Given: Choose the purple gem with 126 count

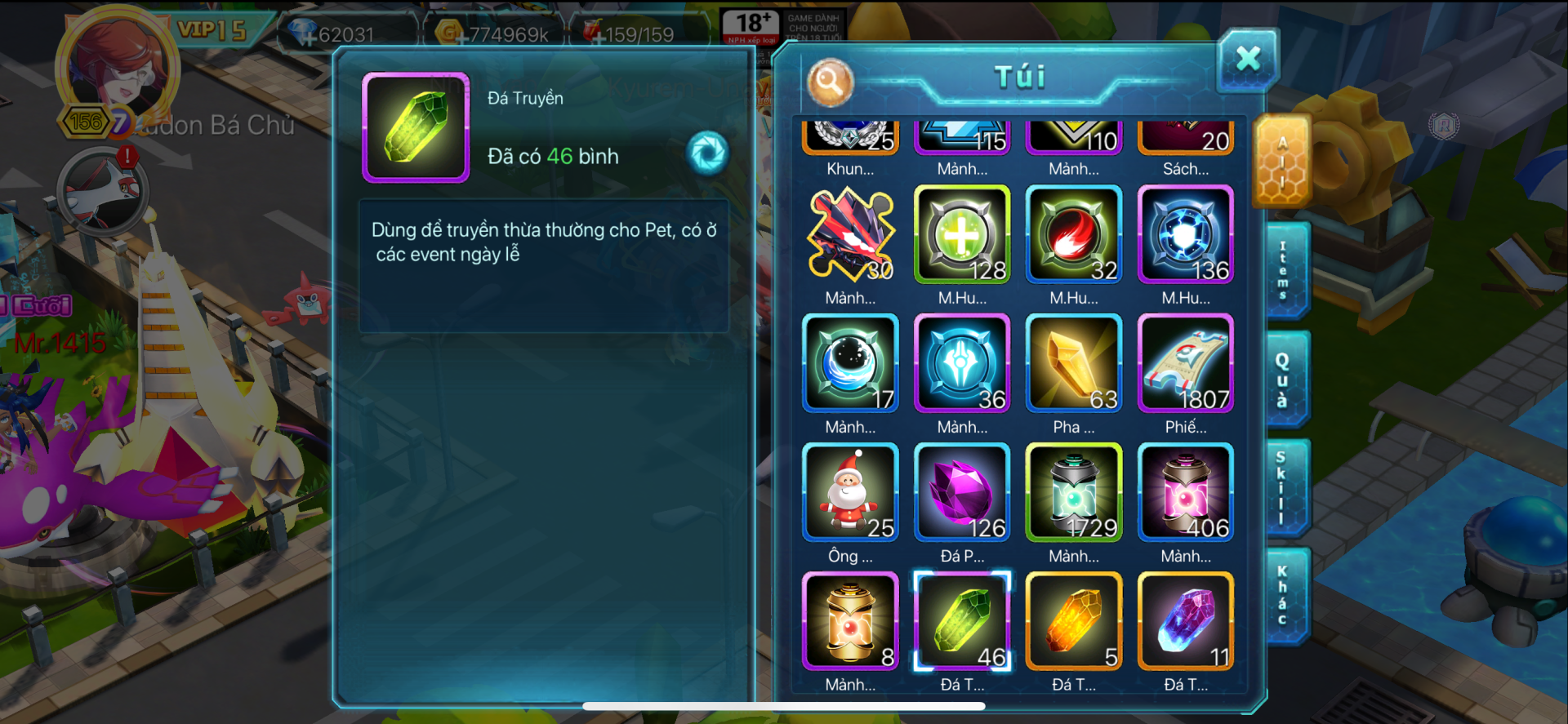Looking at the screenshot, I should (x=962, y=492).
